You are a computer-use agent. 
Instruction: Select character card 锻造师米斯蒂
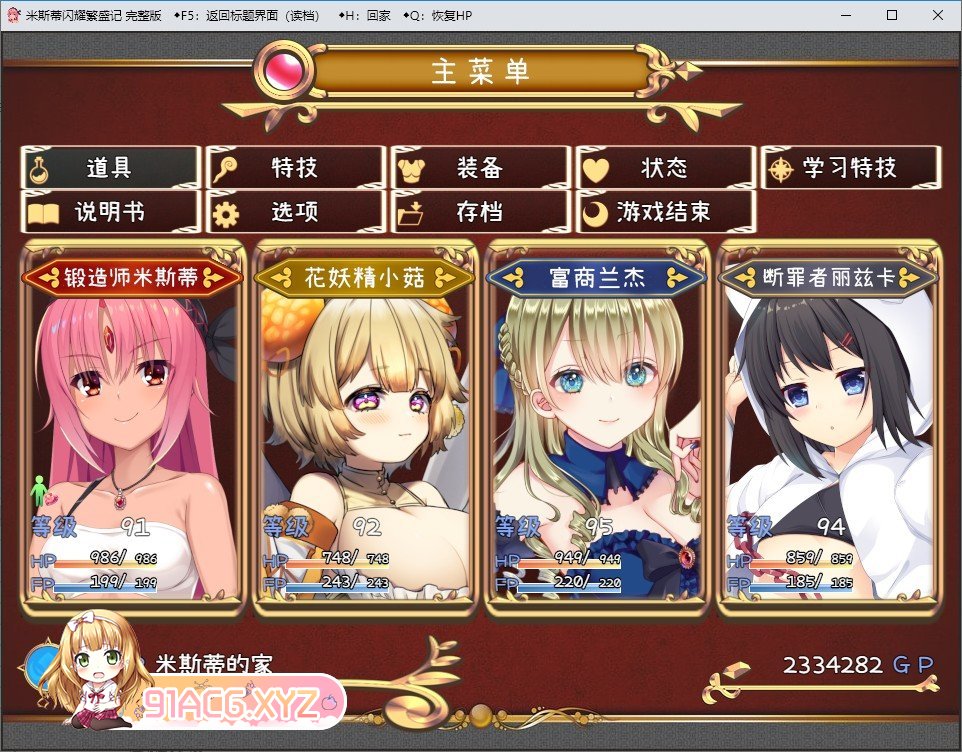[132, 430]
